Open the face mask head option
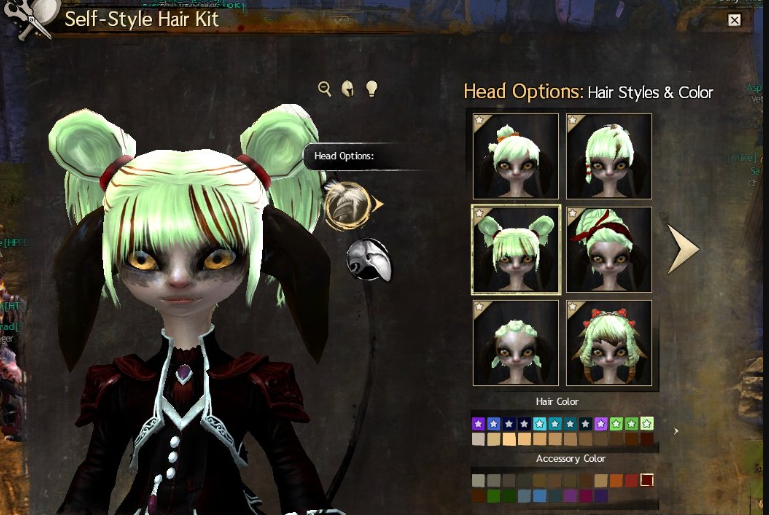Viewport: 769px width, 515px height. (x=367, y=260)
